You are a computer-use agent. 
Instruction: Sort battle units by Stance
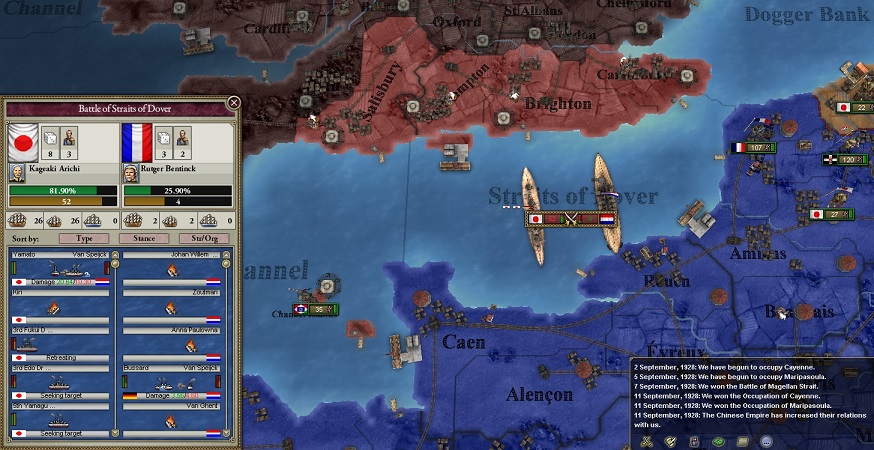144,238
